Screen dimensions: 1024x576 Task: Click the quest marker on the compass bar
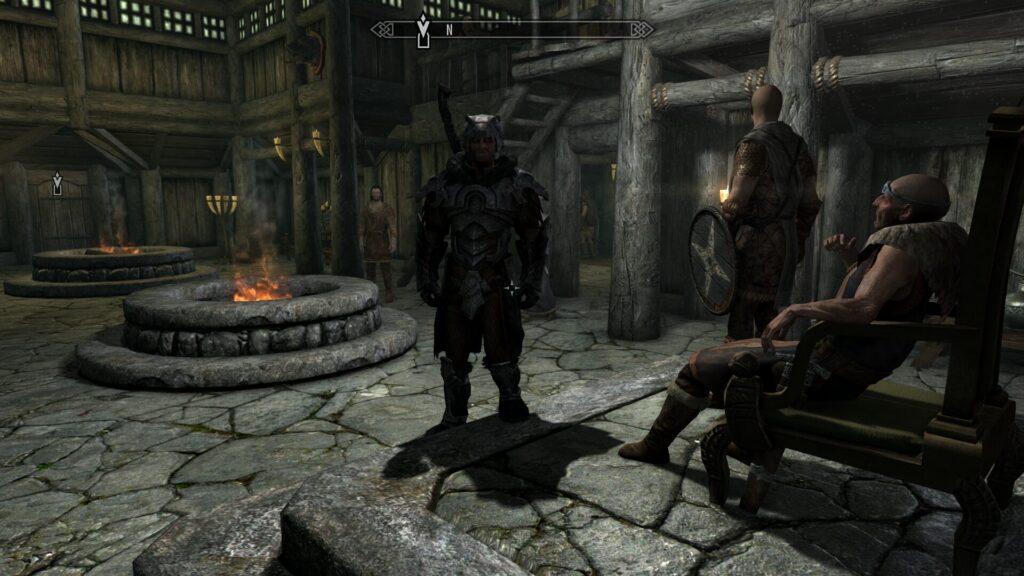[x=423, y=32]
